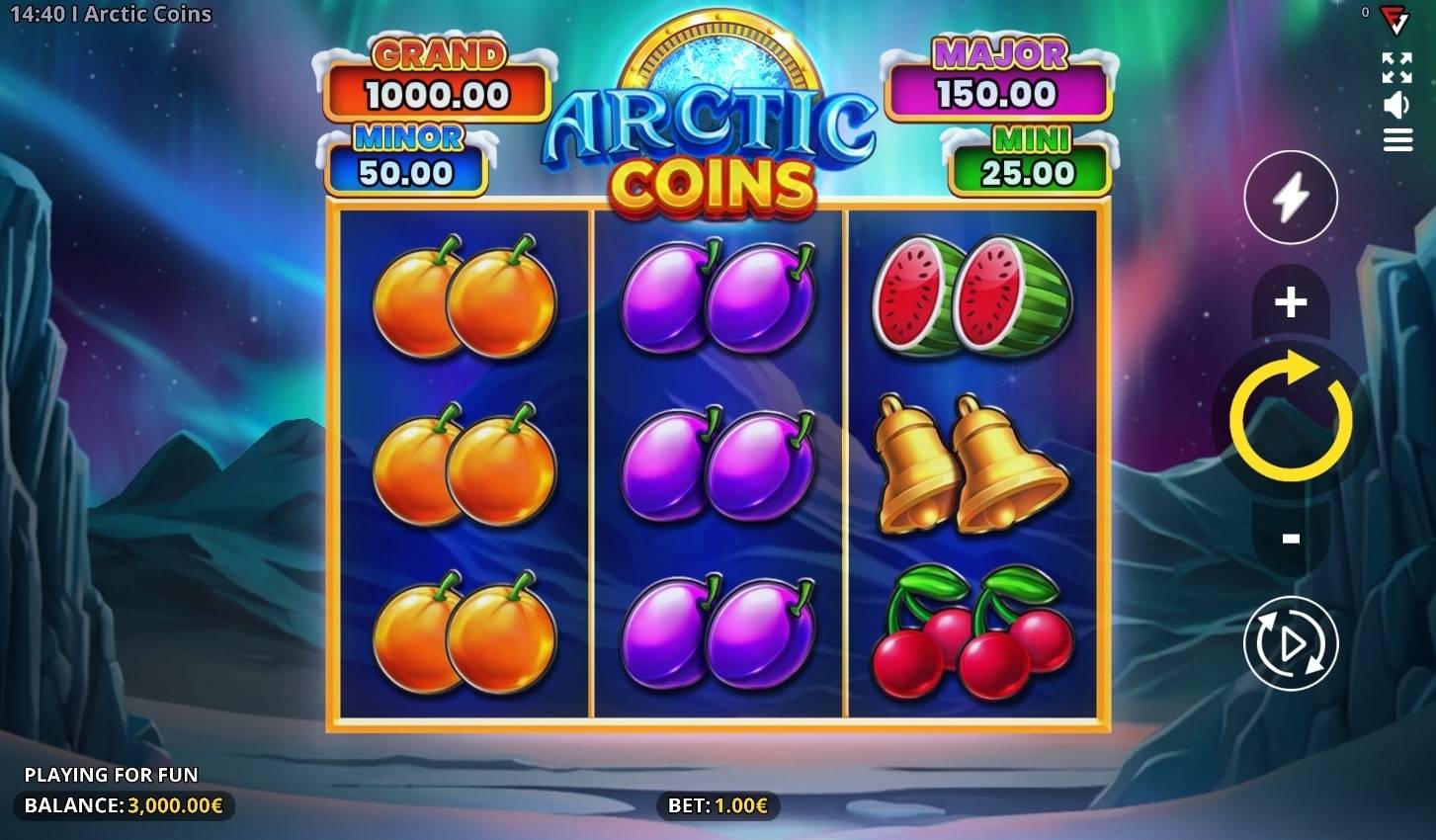Click the PLAYING FOR FUN label
The image size is (1436, 840).
pyautogui.click(x=113, y=775)
